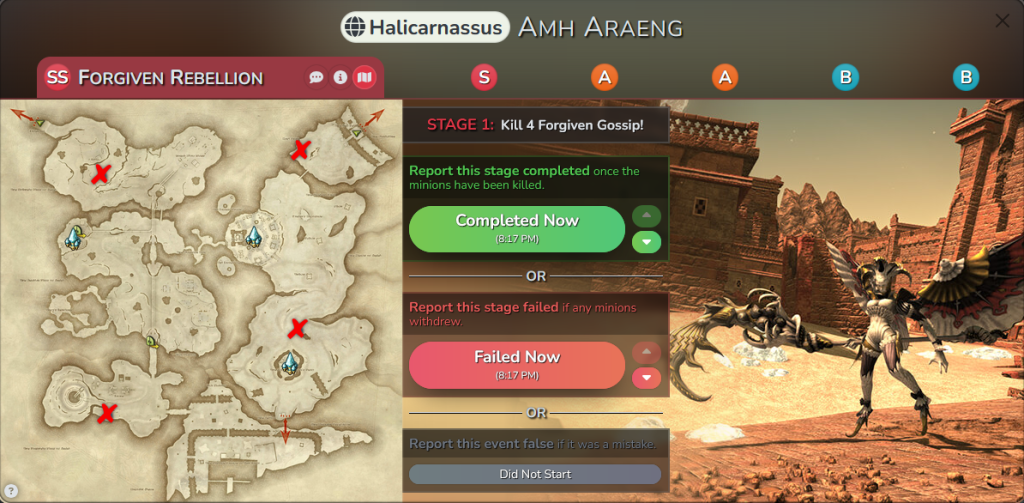Viewport: 1024px width, 503px height.
Task: Close the Amh Araeng hunt window
Action: [x=1002, y=21]
